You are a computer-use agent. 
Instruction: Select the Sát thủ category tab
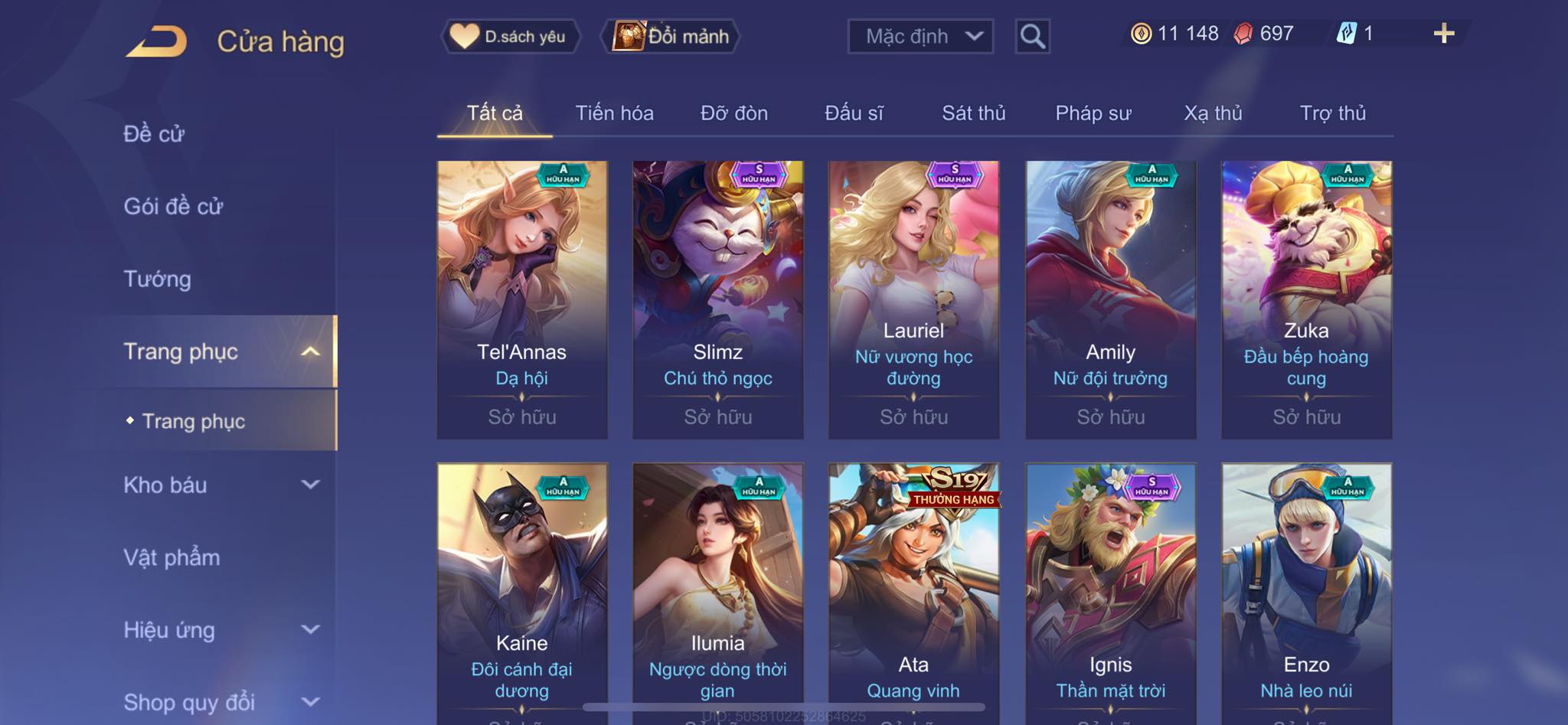(x=973, y=113)
